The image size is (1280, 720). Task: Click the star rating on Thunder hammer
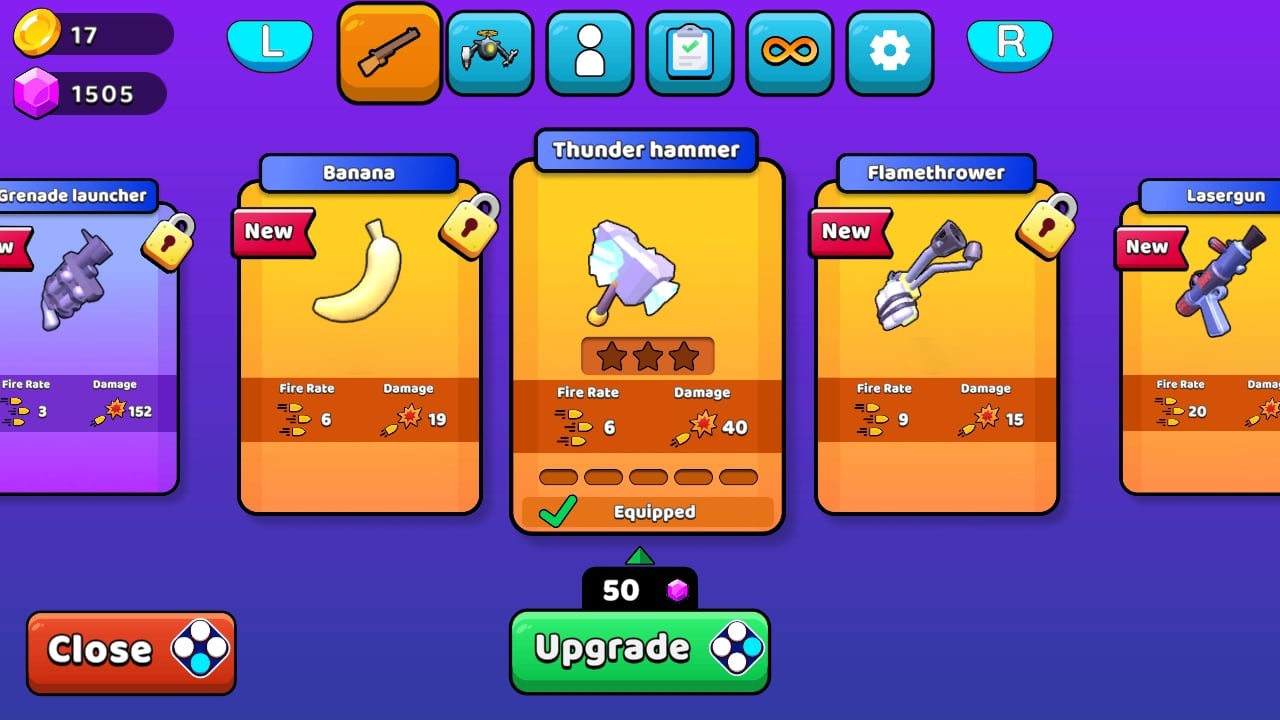coord(646,355)
